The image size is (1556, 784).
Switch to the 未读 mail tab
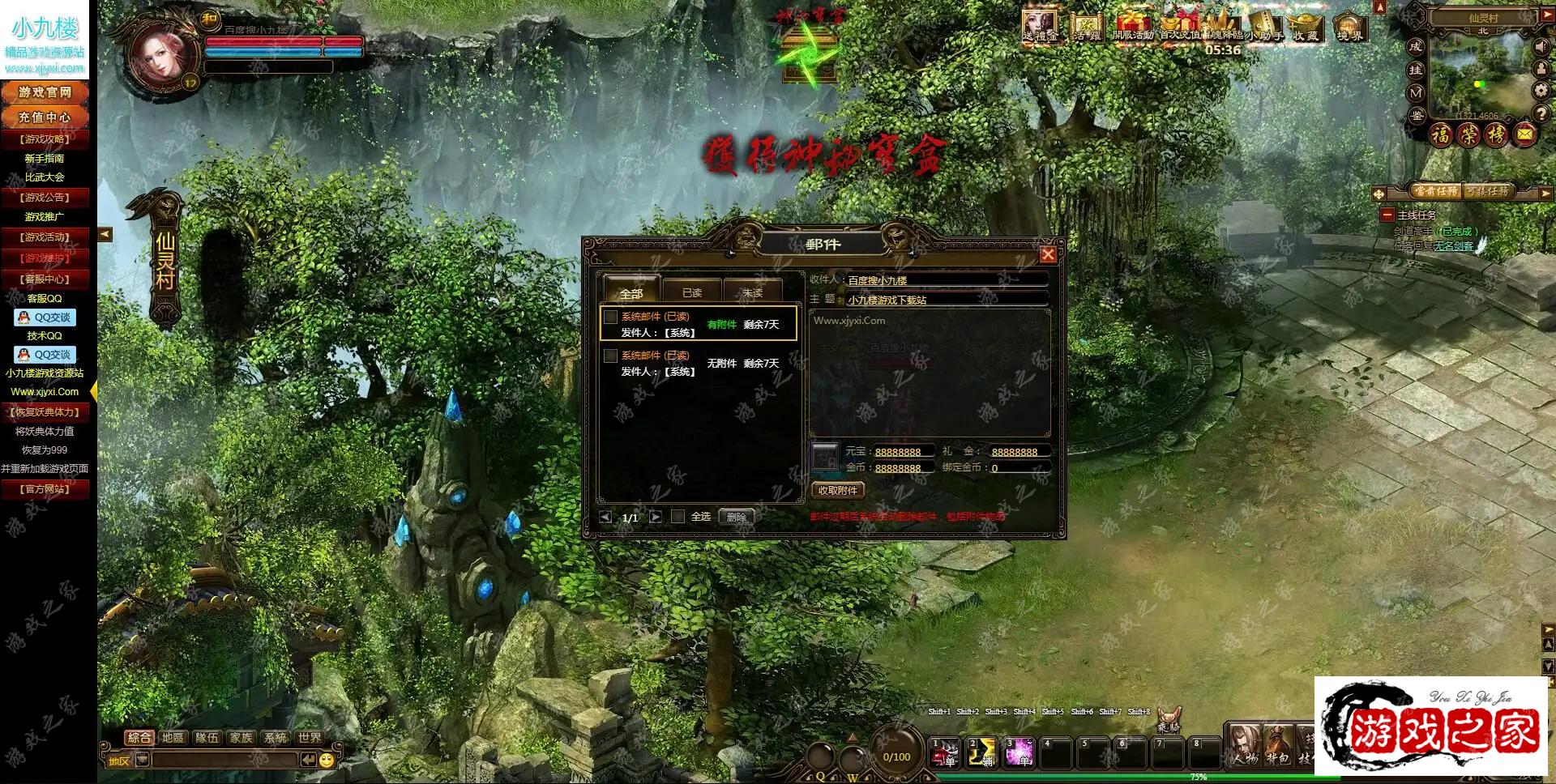point(752,292)
